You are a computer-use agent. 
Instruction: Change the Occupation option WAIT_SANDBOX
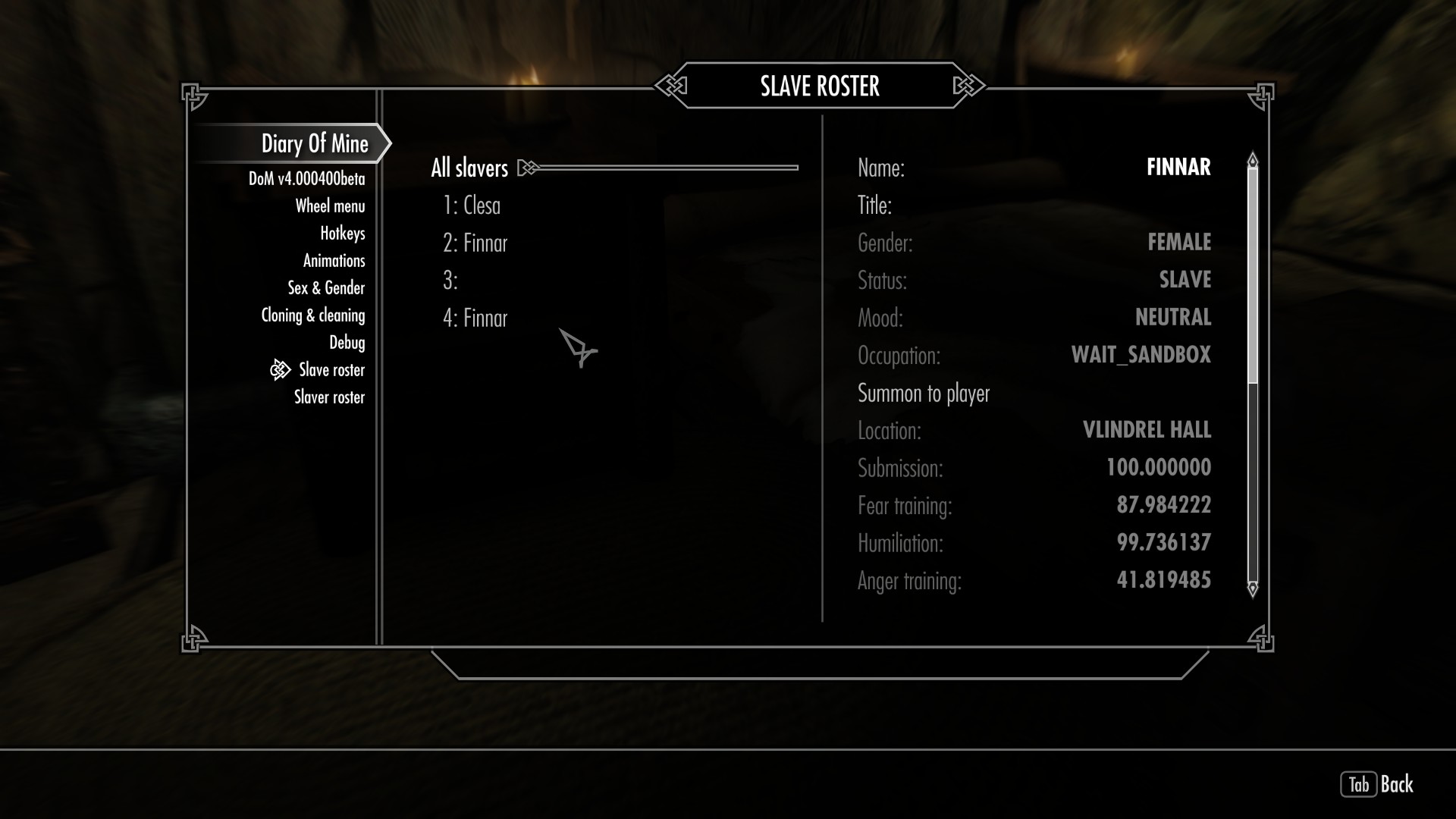tap(1141, 355)
